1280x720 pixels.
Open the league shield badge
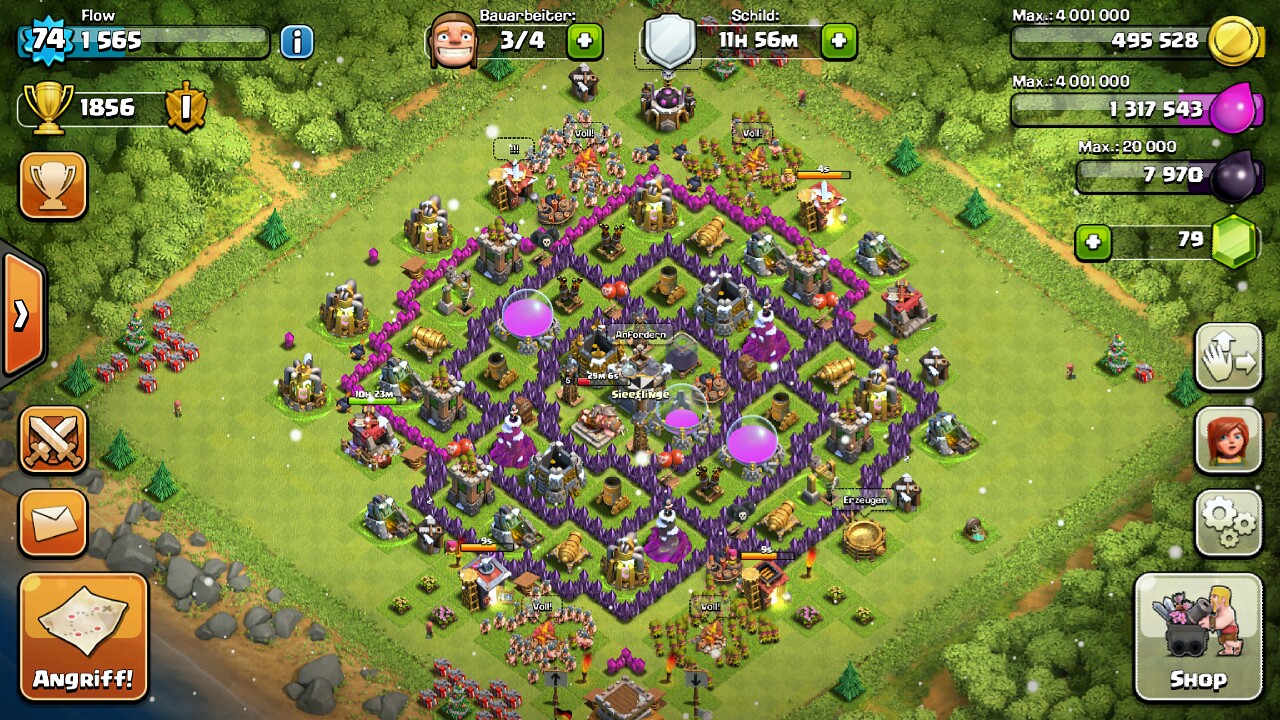[186, 107]
